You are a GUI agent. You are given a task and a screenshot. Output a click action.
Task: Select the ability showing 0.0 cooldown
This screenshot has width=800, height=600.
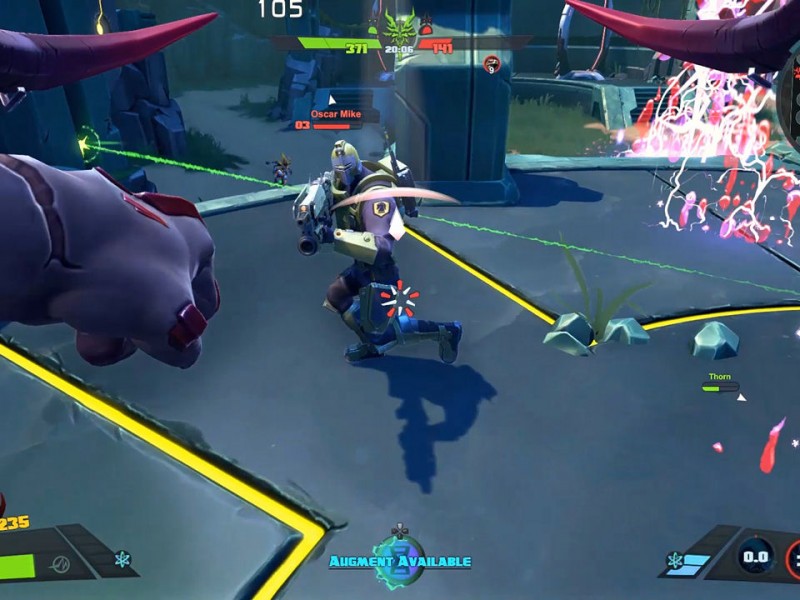(x=754, y=556)
